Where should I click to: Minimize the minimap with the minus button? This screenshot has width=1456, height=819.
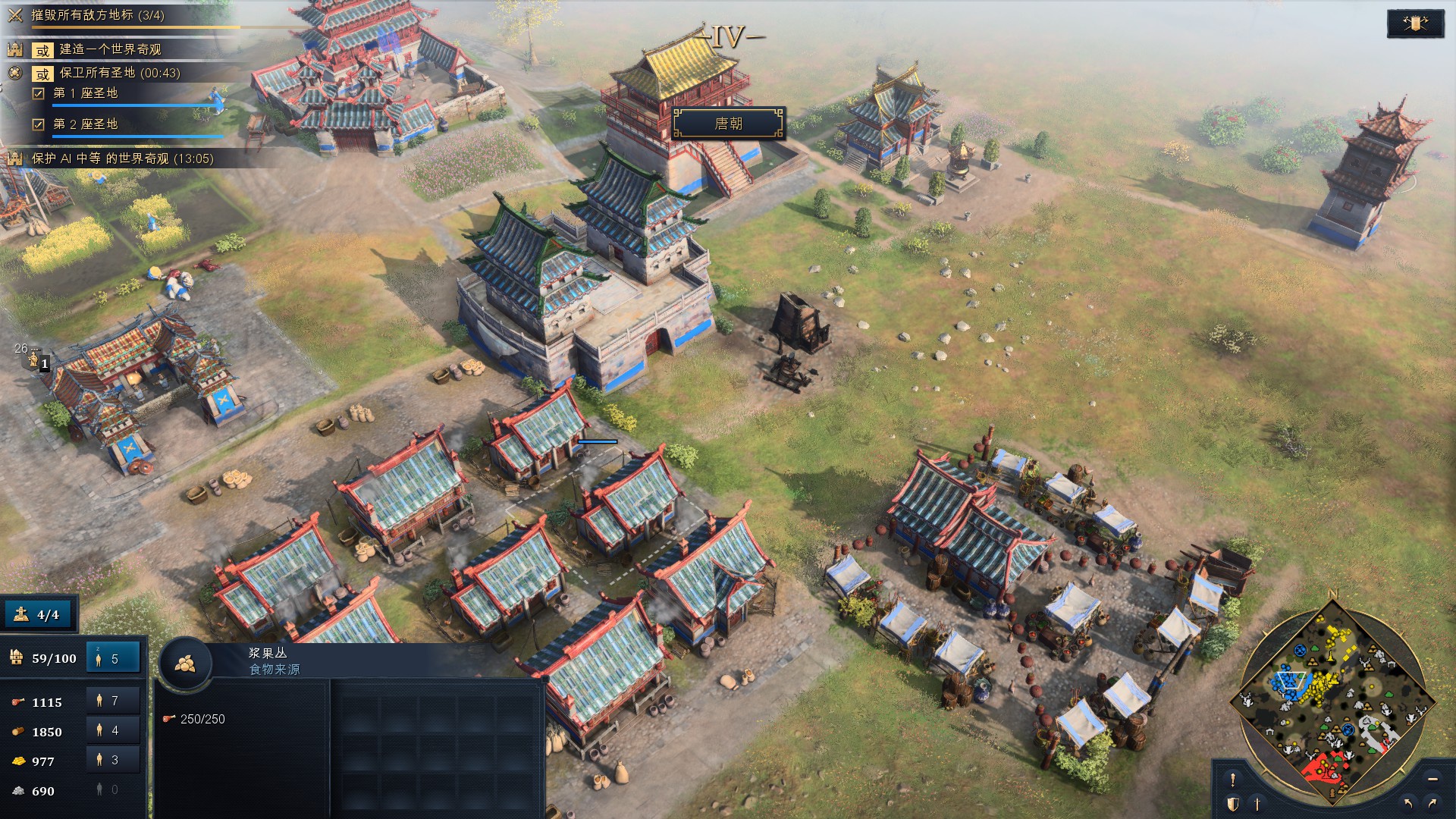coord(1432,780)
